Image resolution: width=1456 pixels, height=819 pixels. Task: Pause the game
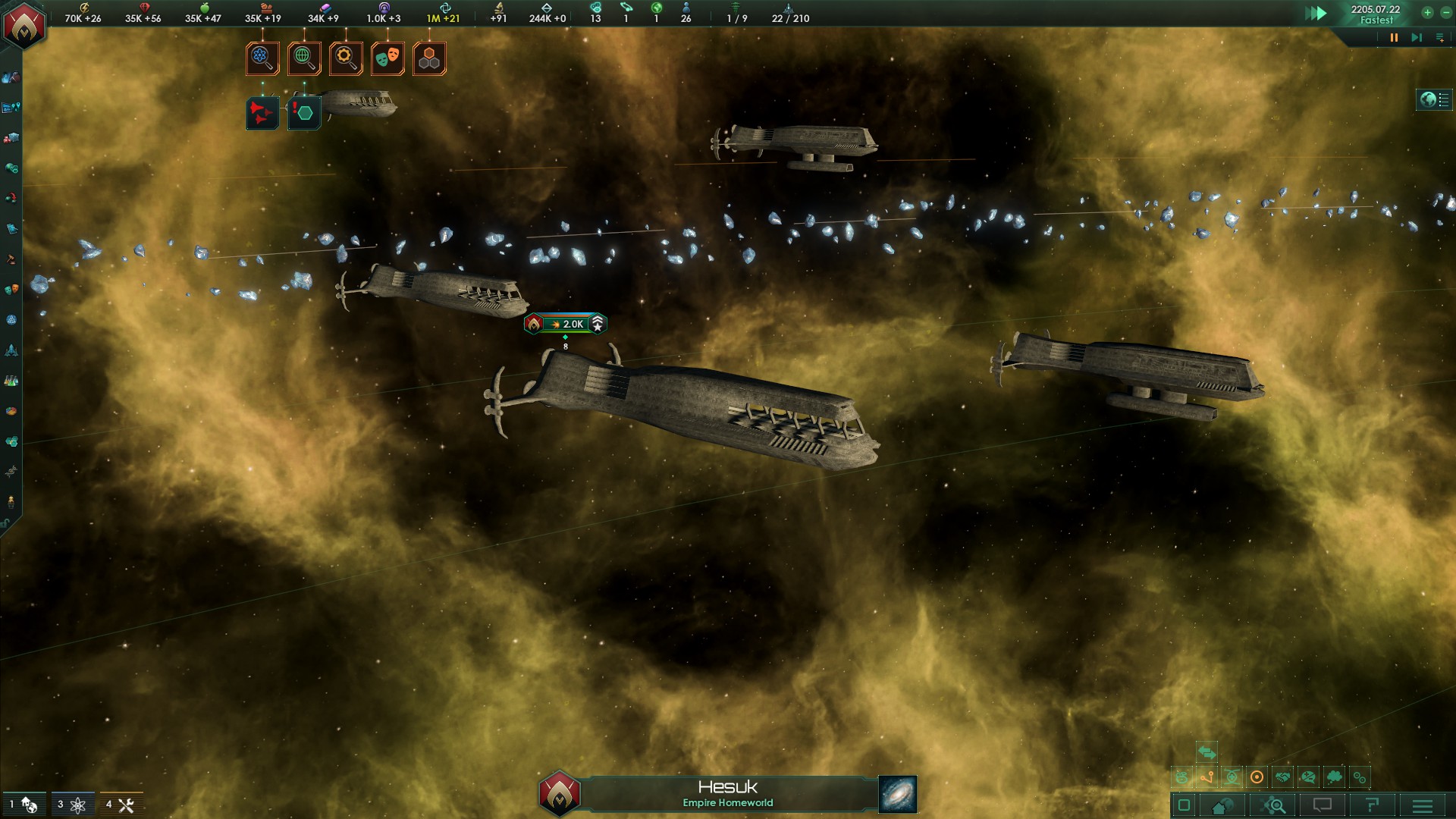click(x=1393, y=37)
